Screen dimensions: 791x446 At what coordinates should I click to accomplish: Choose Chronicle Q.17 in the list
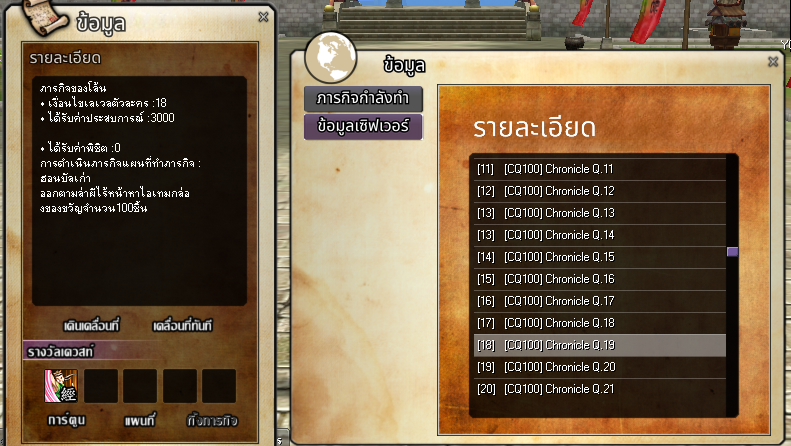pos(599,301)
